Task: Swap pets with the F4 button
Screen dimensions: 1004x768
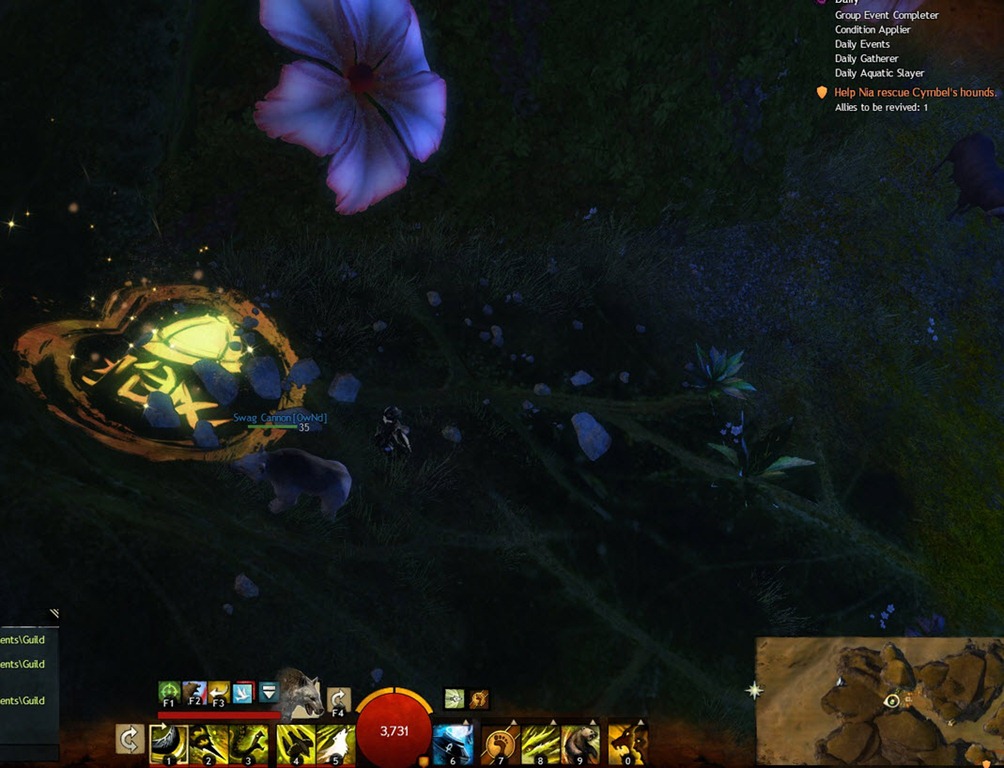Action: [x=339, y=700]
